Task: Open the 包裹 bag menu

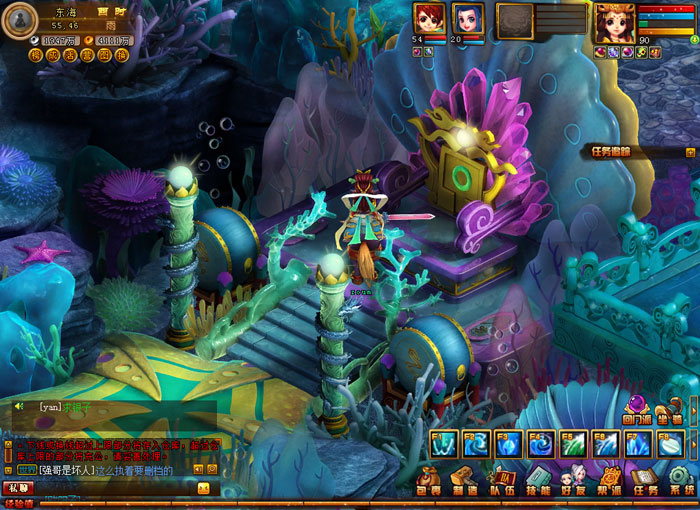Action: click(x=430, y=480)
